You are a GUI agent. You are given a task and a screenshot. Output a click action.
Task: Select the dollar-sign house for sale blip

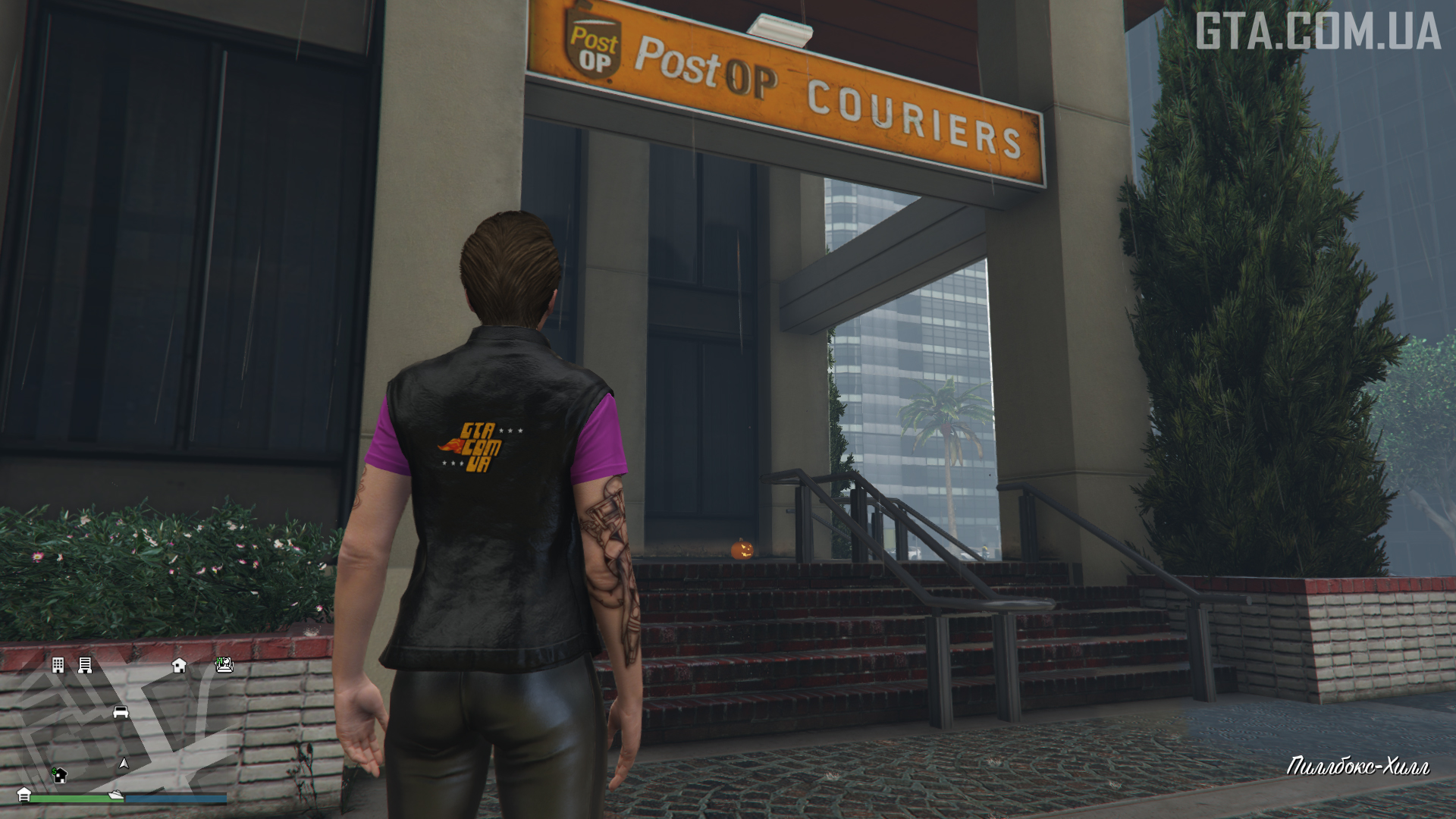tap(59, 774)
